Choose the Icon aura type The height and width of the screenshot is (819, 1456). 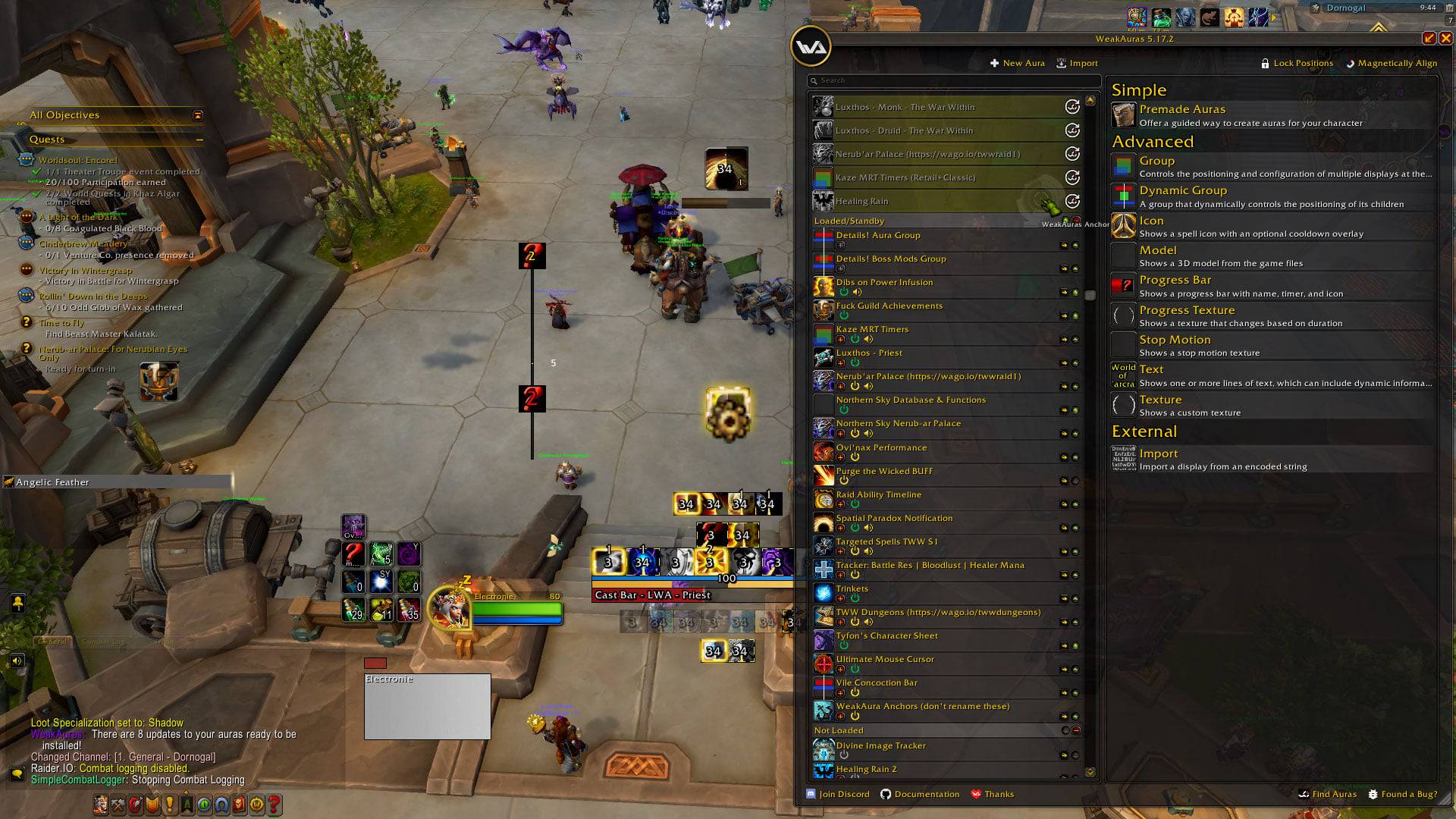1151,221
